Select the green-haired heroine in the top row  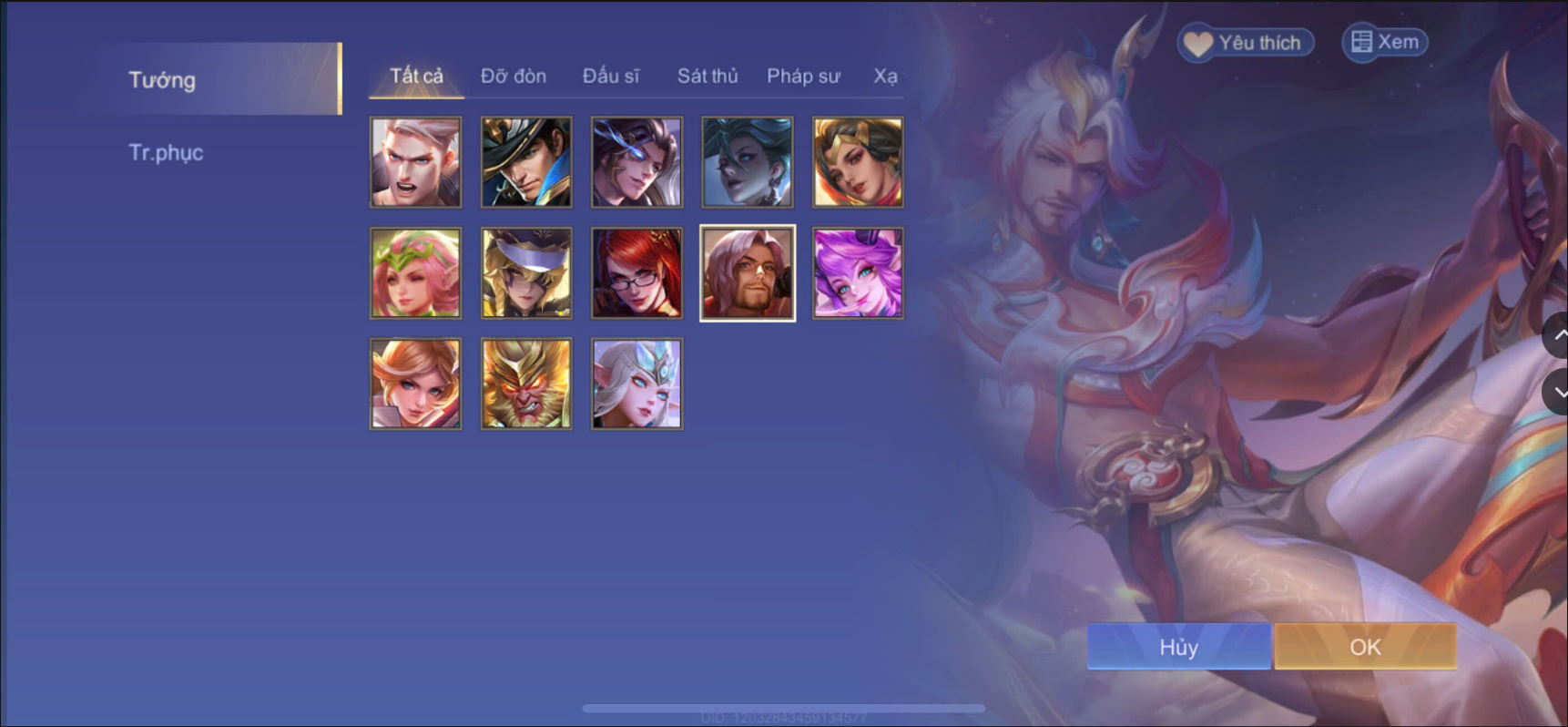[747, 161]
